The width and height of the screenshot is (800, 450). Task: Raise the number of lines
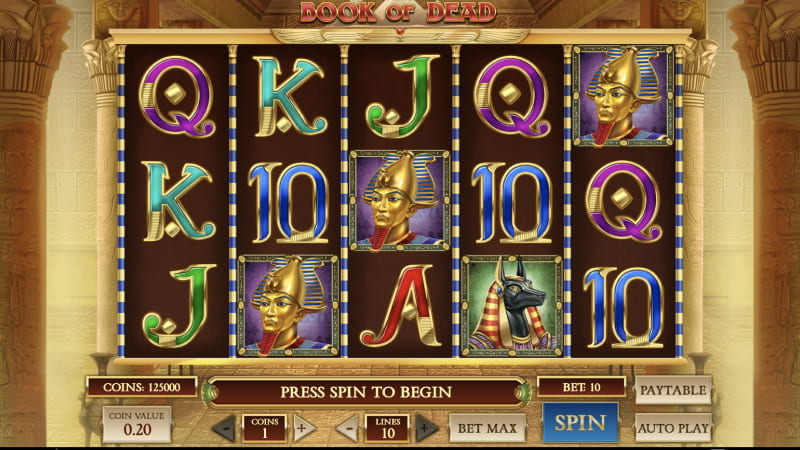coord(427,428)
